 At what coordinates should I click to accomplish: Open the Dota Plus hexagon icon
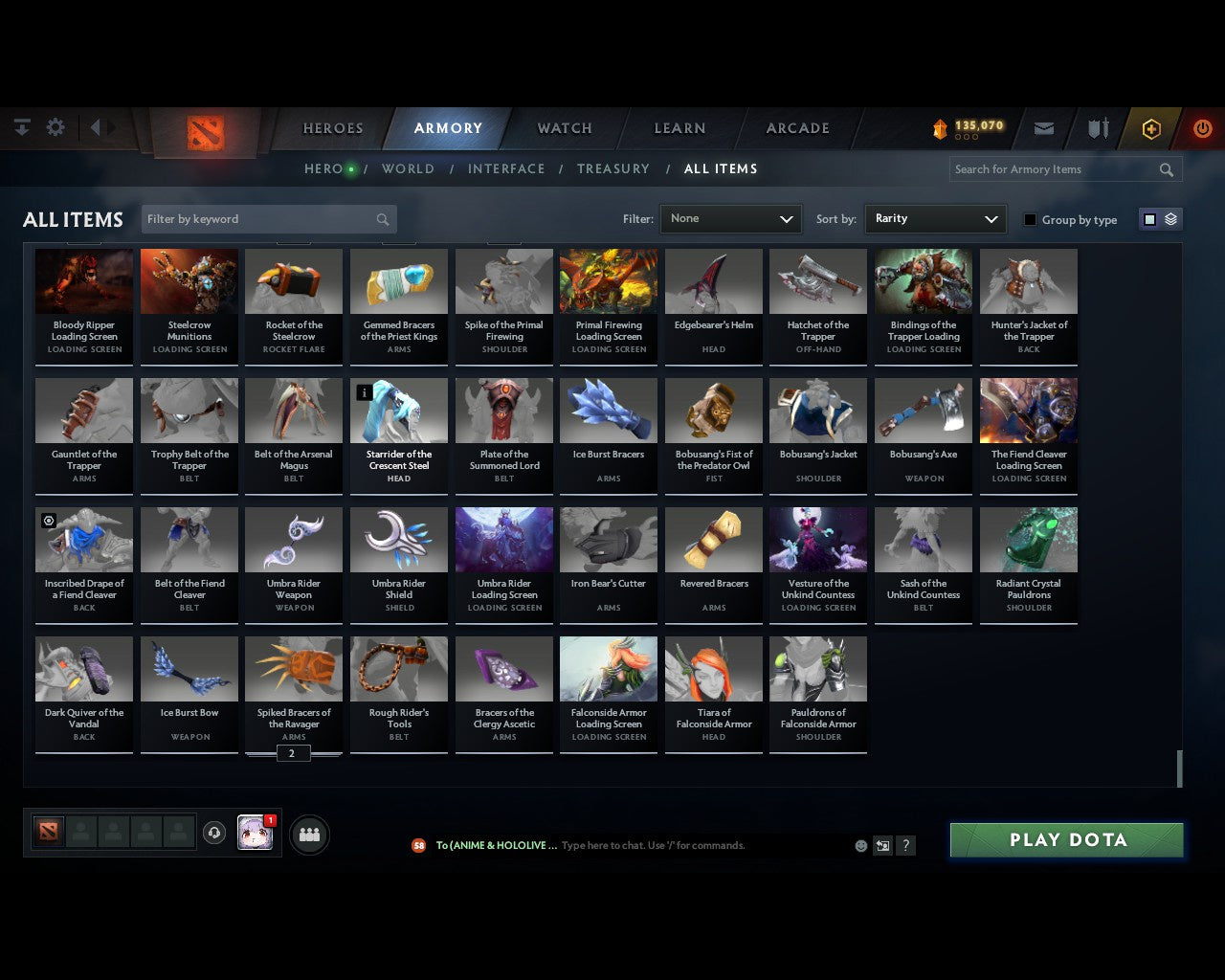pyautogui.click(x=1151, y=127)
